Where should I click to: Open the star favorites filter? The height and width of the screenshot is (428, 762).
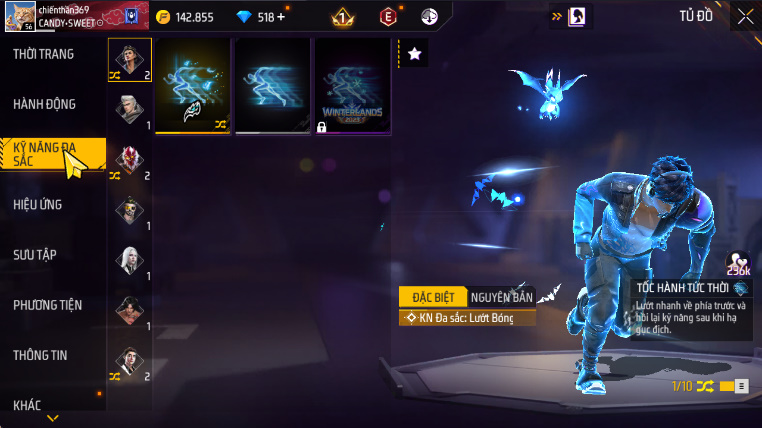[415, 53]
